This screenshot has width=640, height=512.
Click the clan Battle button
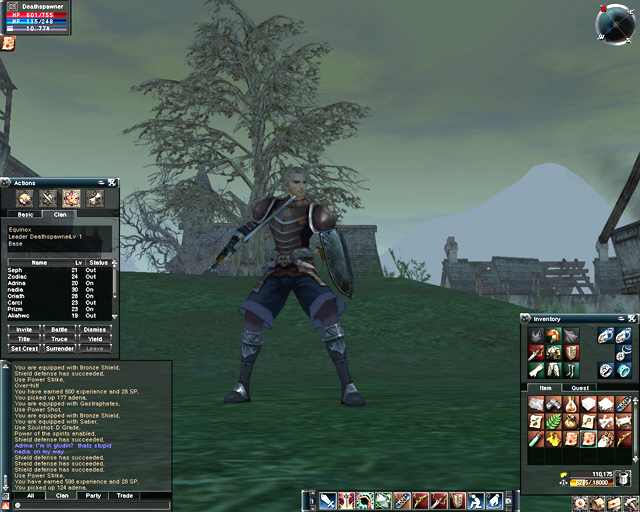[59, 328]
